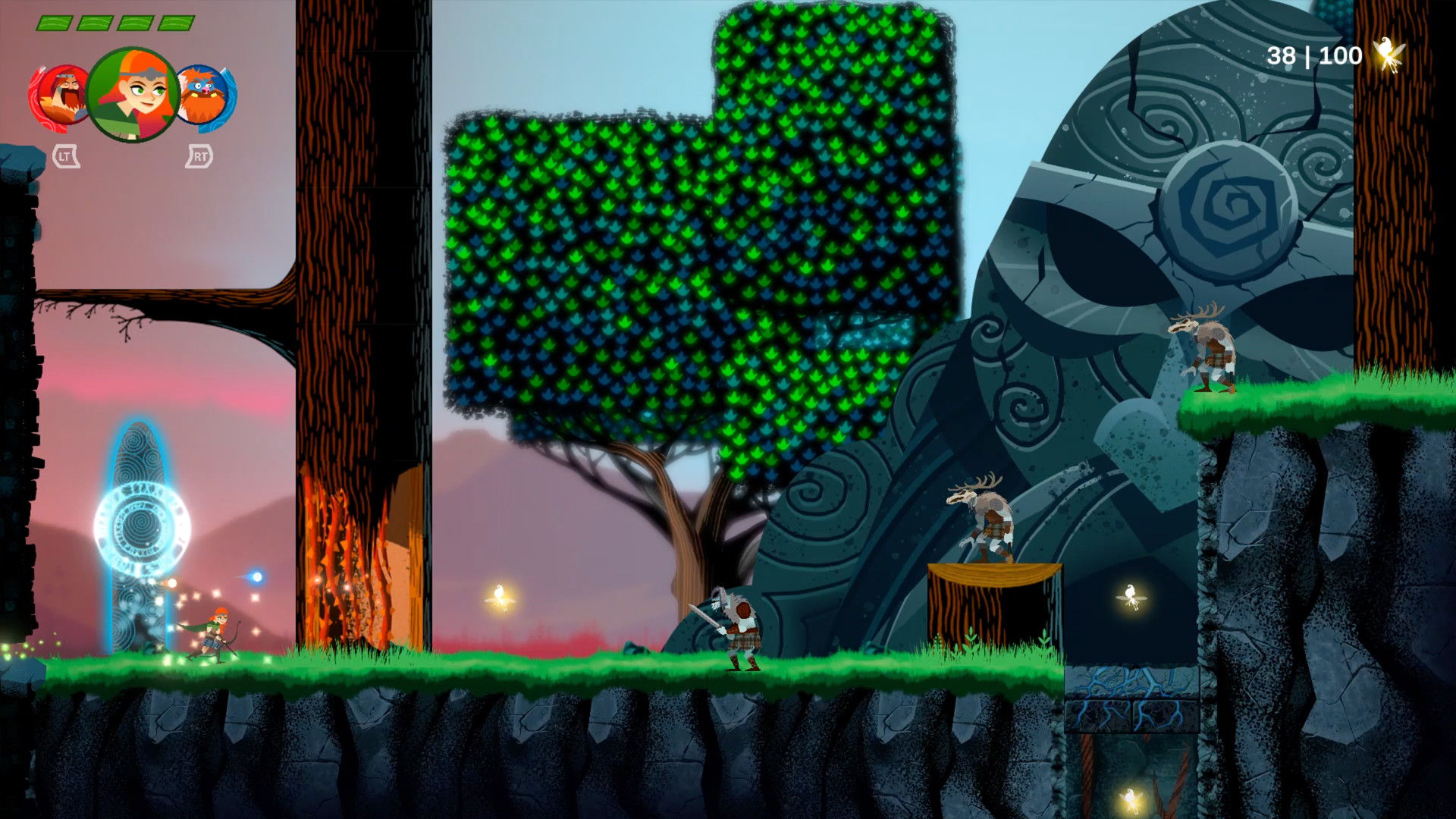
Task: Click the RT button prompt icon
Action: pyautogui.click(x=199, y=157)
